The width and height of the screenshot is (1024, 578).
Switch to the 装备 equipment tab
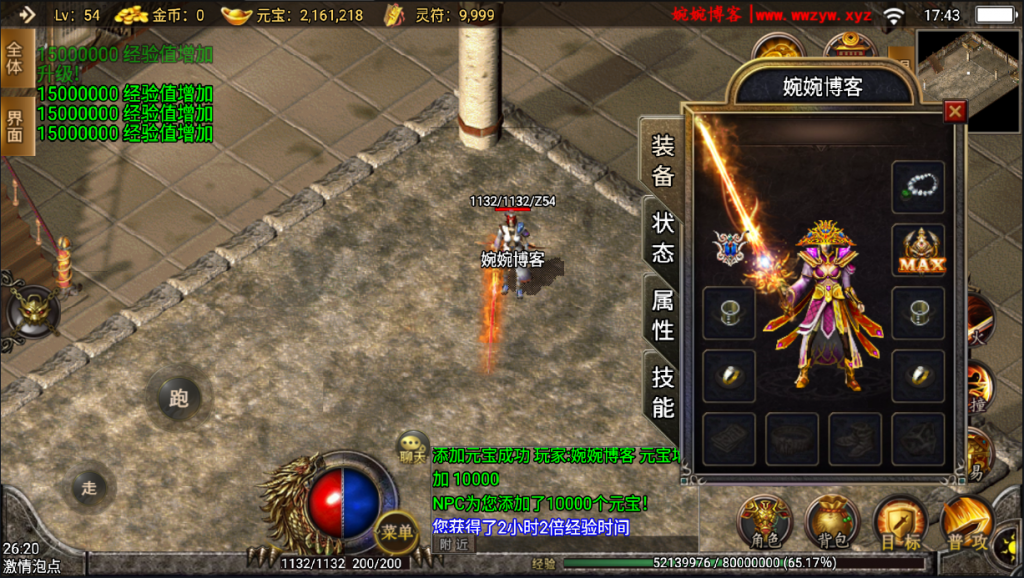point(663,161)
